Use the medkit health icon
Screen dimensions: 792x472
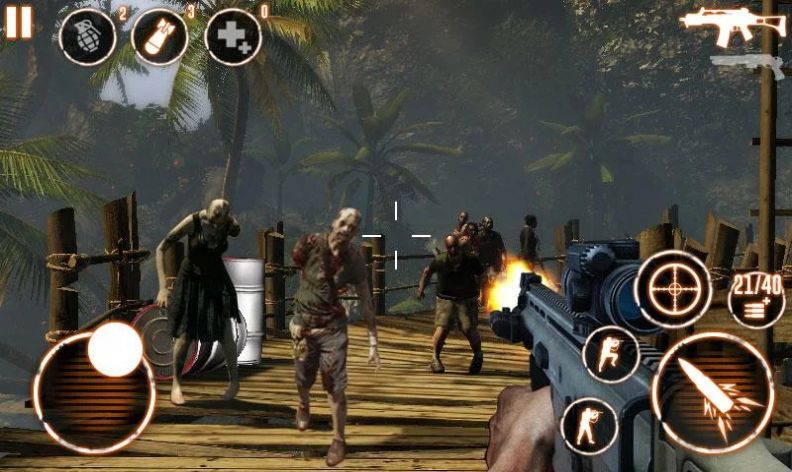(233, 37)
